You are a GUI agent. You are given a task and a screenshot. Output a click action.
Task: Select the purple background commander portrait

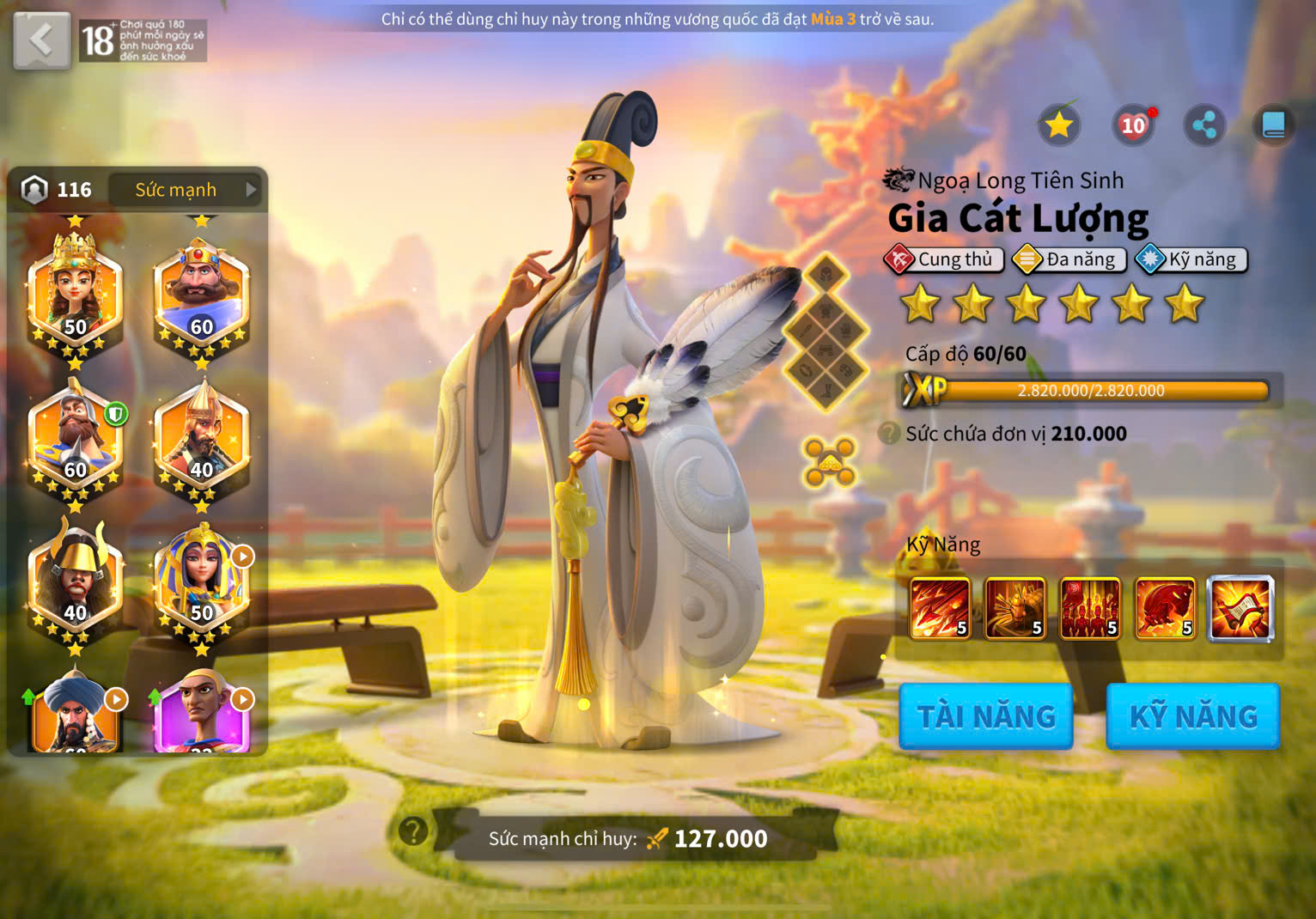point(202,715)
